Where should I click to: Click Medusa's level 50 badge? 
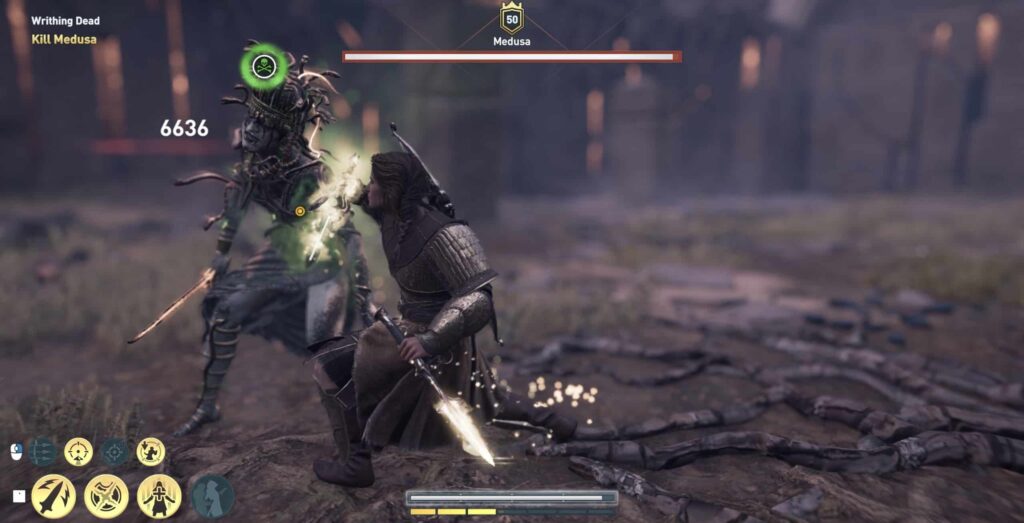512,19
